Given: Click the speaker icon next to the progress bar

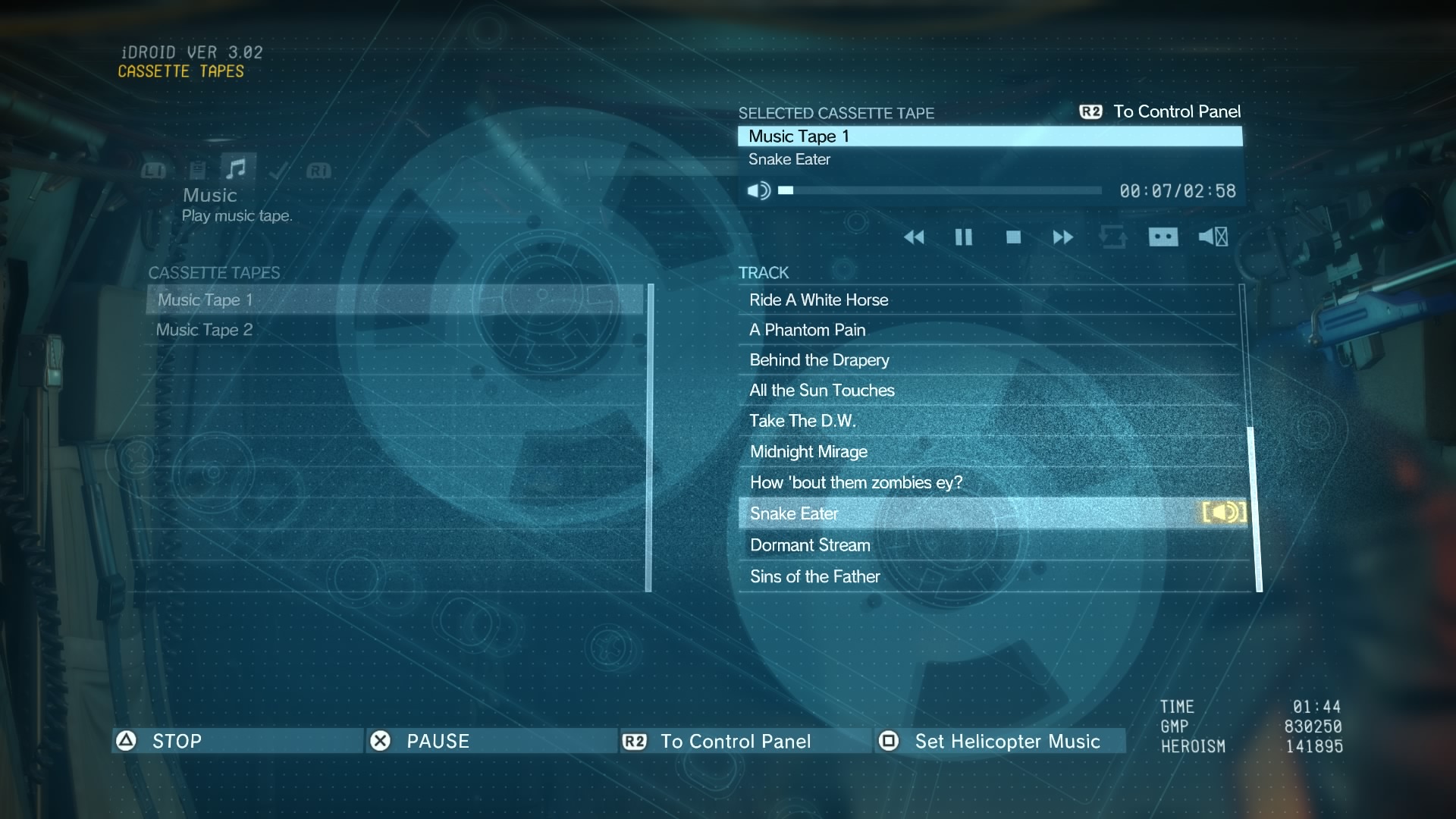Looking at the screenshot, I should tap(758, 190).
